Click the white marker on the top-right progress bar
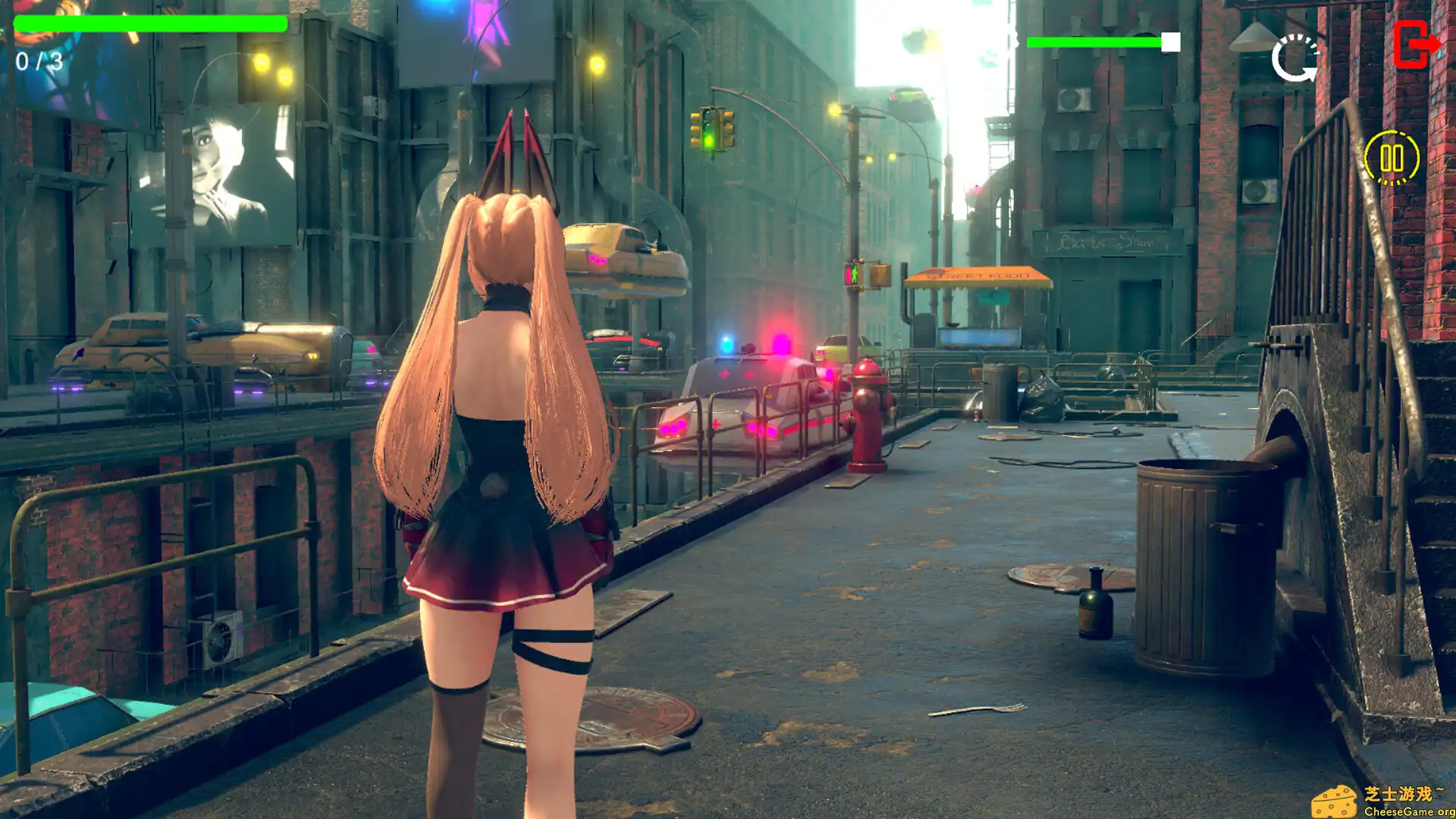 [1169, 42]
